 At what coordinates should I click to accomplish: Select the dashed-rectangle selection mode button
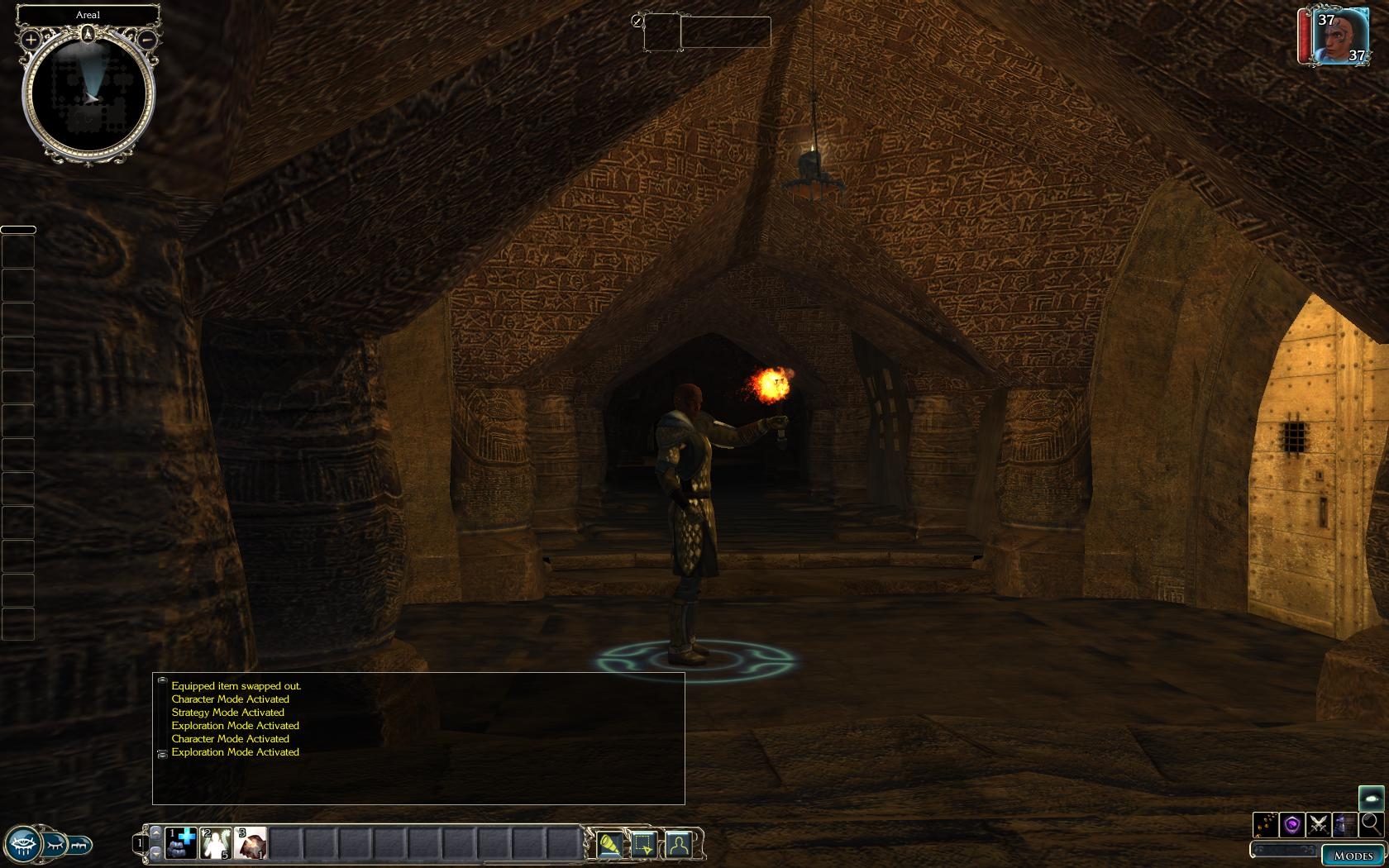[644, 844]
